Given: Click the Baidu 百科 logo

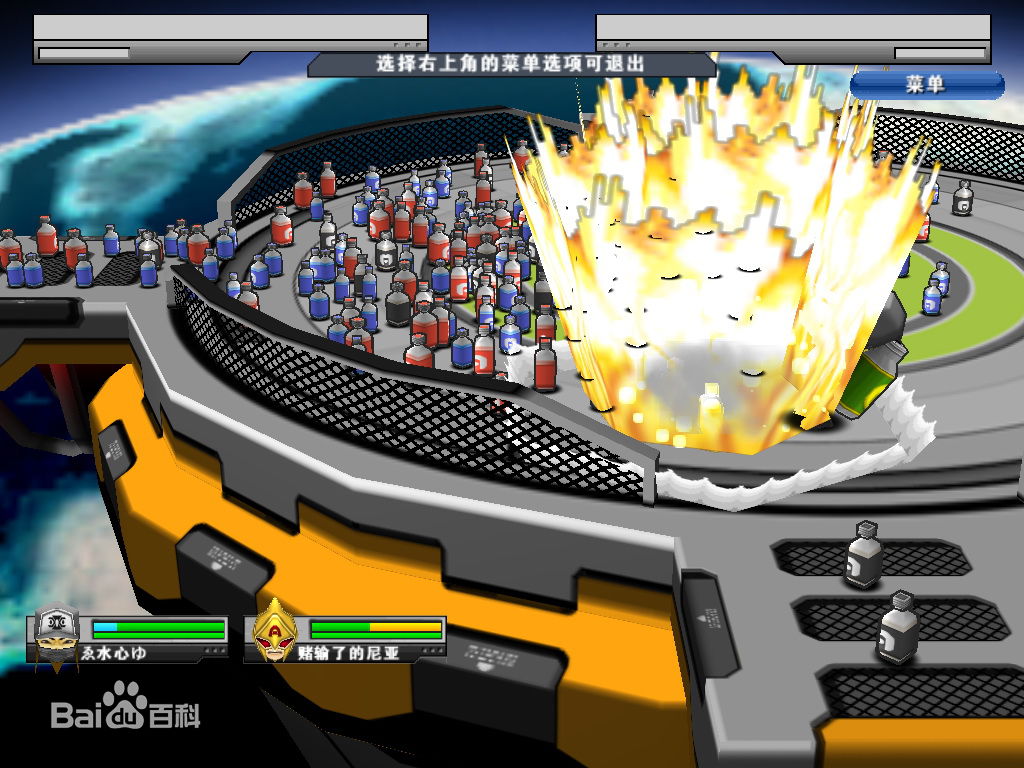Looking at the screenshot, I should [x=126, y=708].
